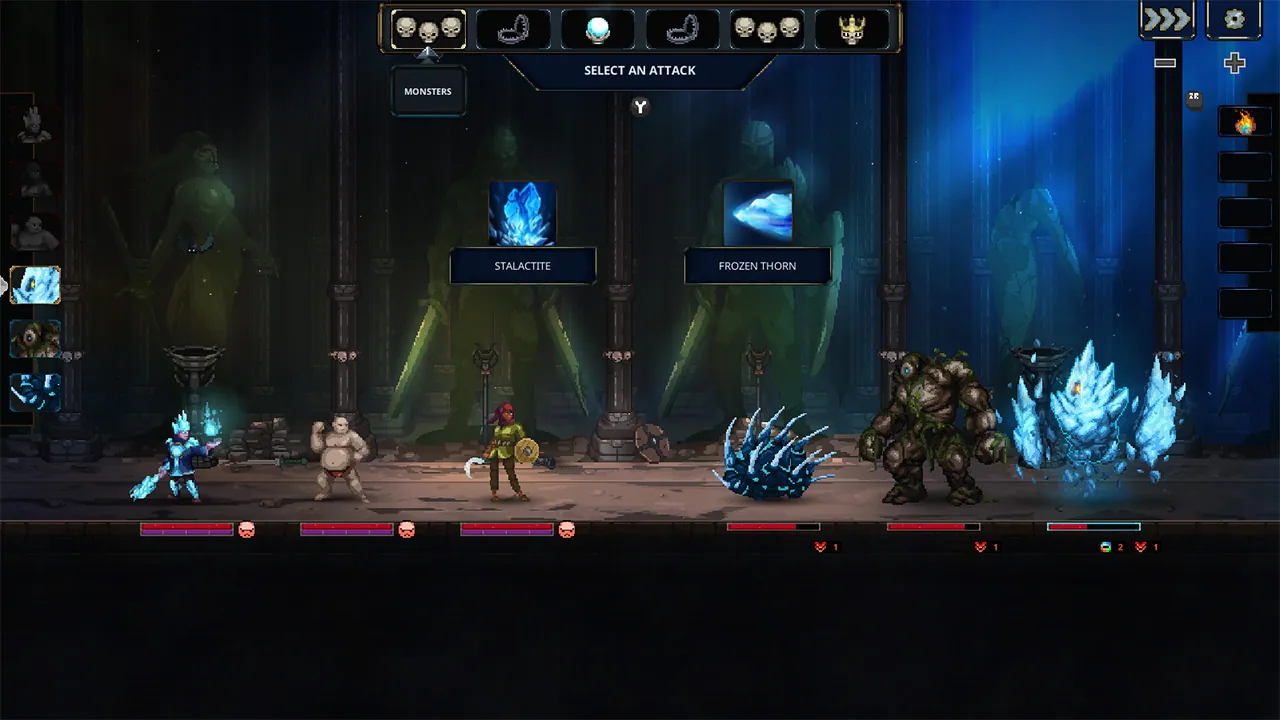Choose the Stalactite attack
Screen dimensions: 1280x720
coord(523,266)
